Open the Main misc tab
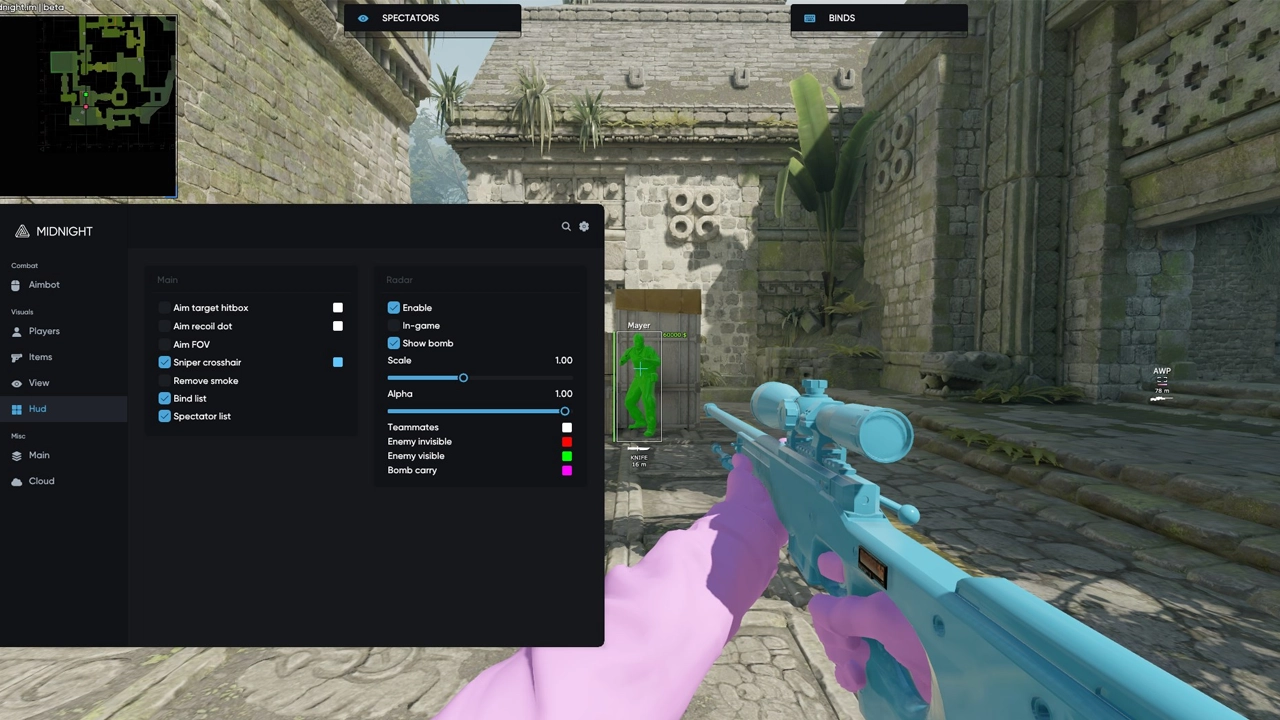Screen dimensions: 1280x720 click(38, 455)
